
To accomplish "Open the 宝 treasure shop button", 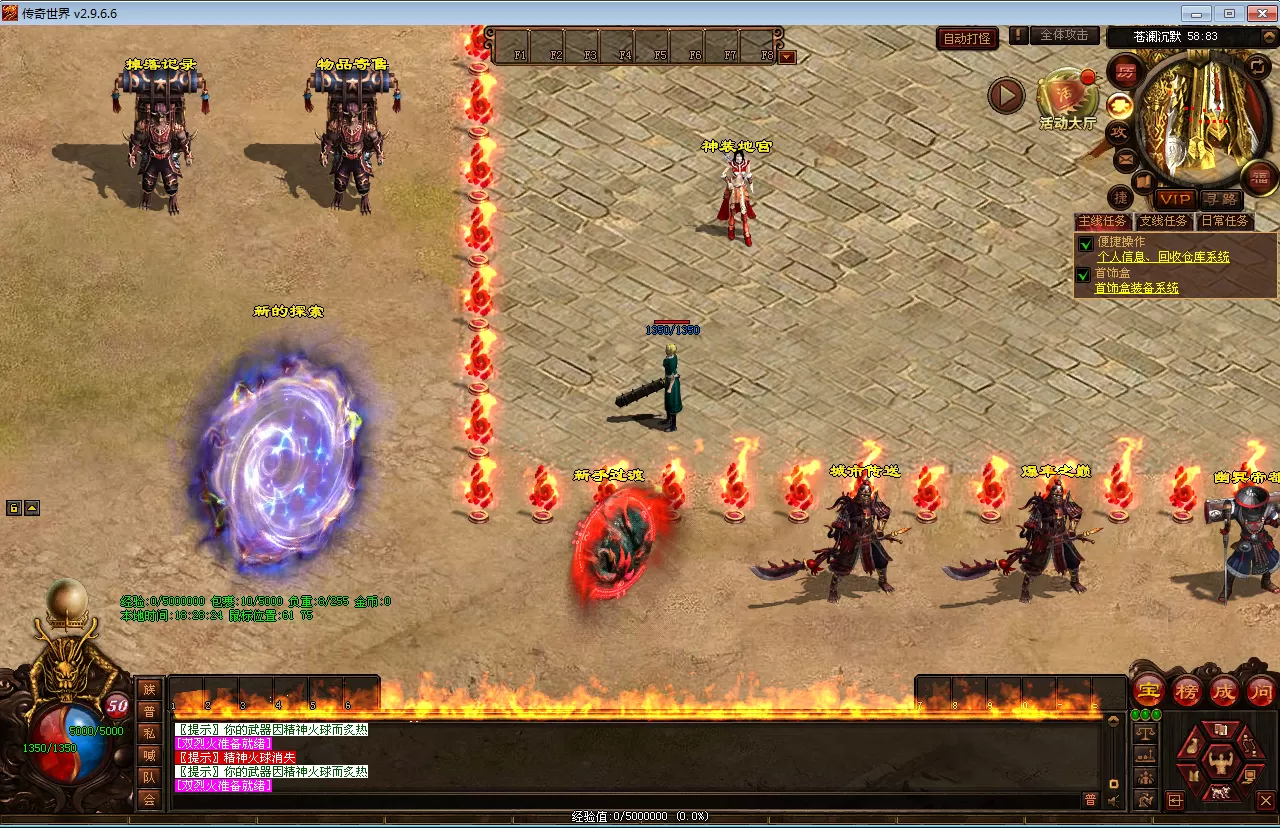I will [1149, 690].
